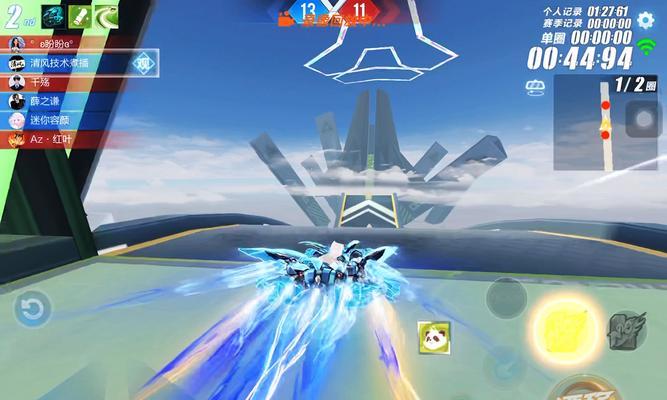Switch the car camera view icon

click(x=535, y=87)
